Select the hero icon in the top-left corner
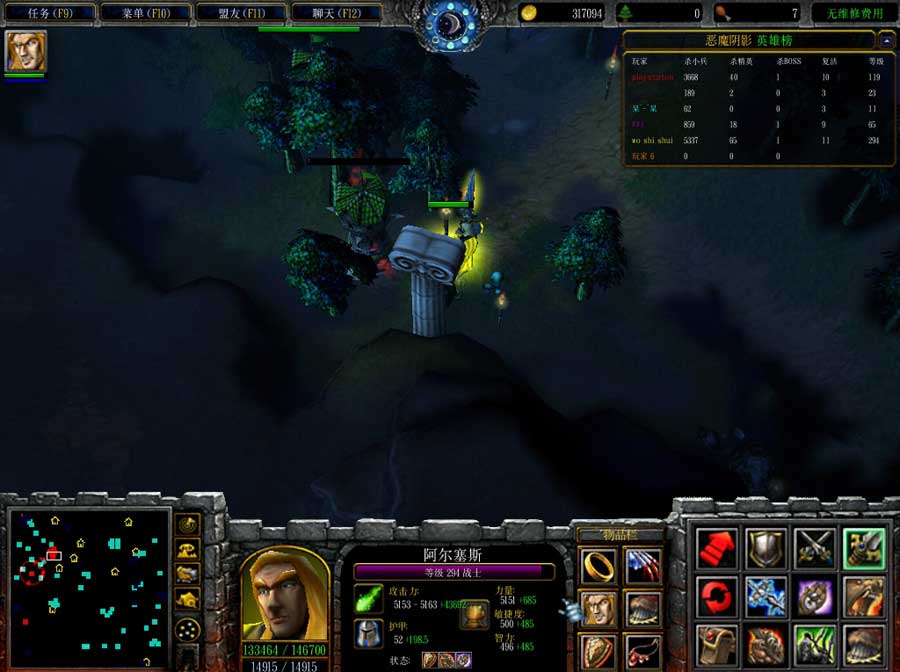This screenshot has height=672, width=900. (25, 52)
